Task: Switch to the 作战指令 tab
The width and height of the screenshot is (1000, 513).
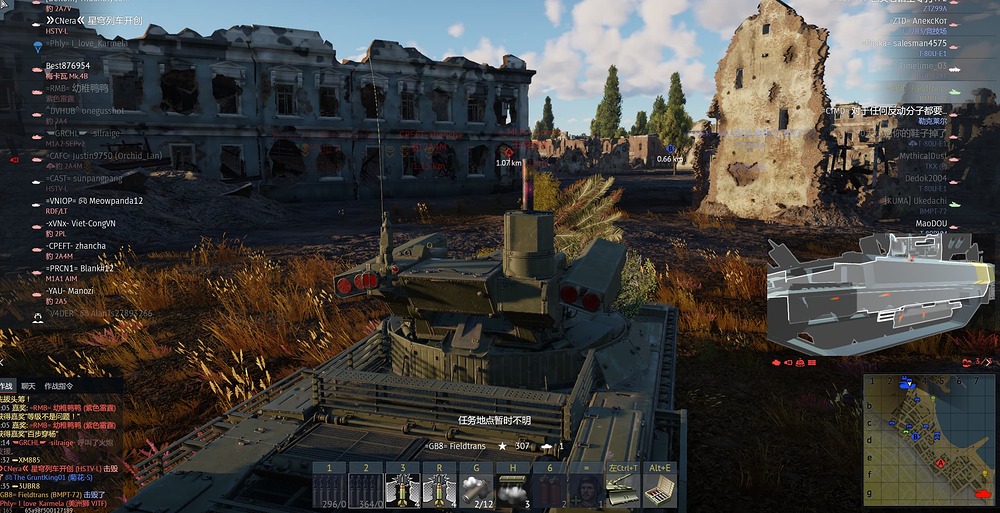Action: 59,386
